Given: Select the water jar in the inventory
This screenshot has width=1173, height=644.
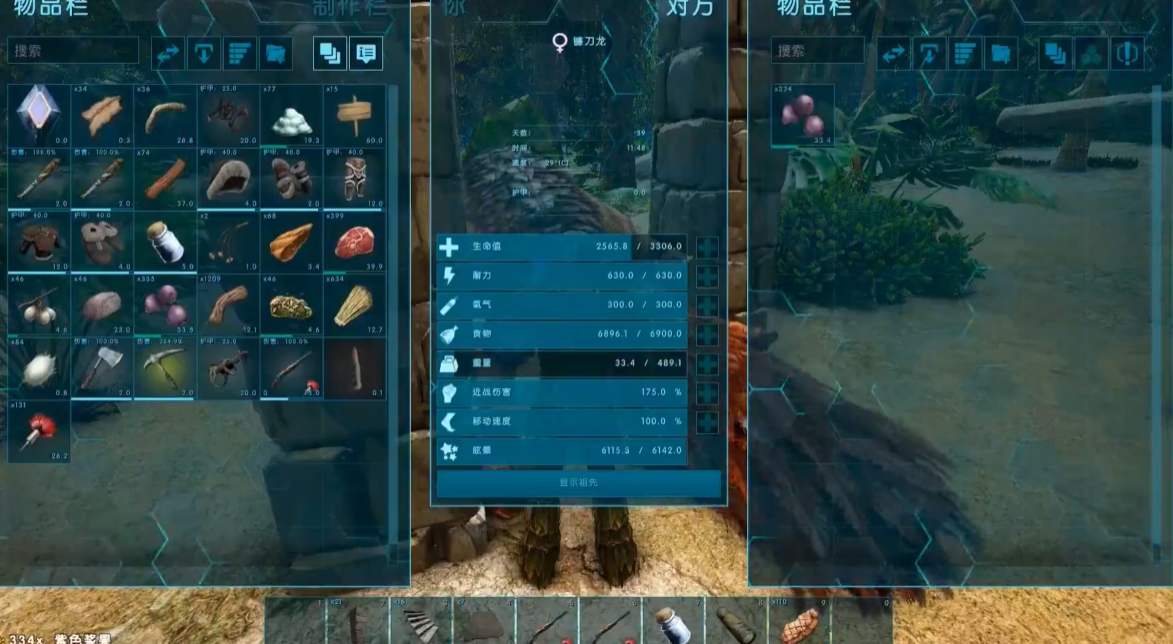Looking at the screenshot, I should pyautogui.click(x=165, y=243).
